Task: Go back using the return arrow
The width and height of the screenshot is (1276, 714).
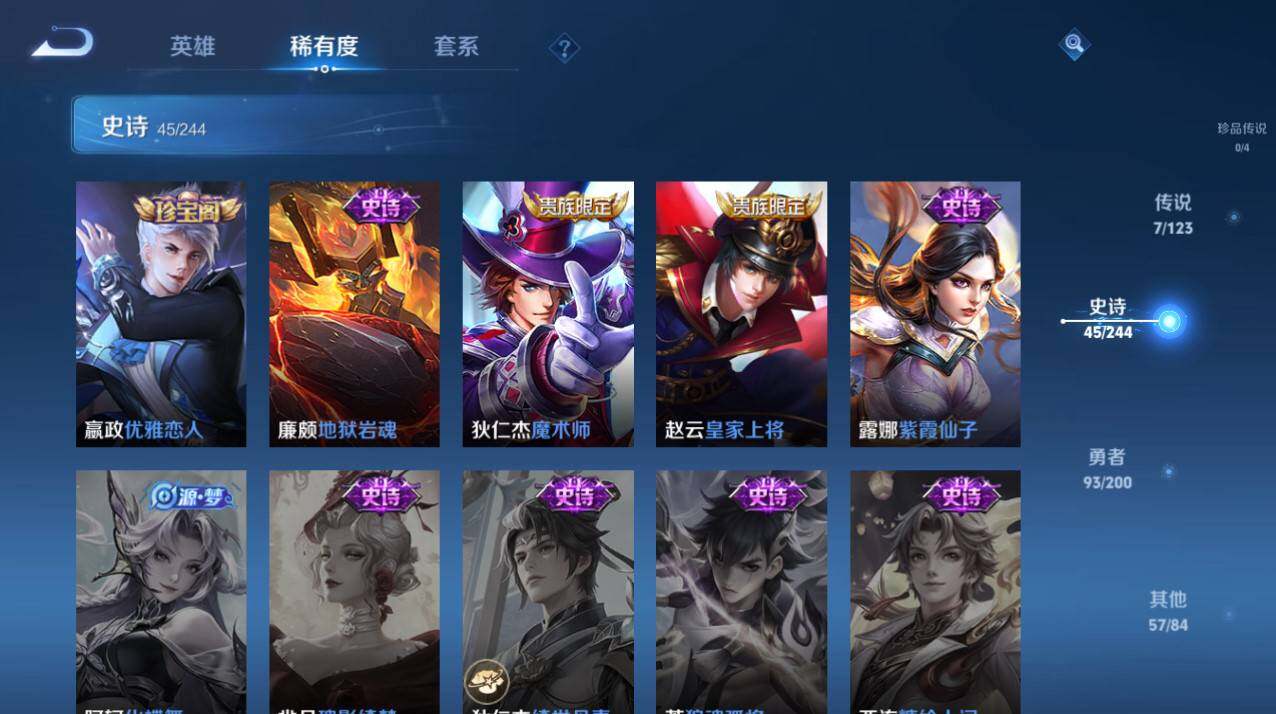Action: tap(62, 43)
